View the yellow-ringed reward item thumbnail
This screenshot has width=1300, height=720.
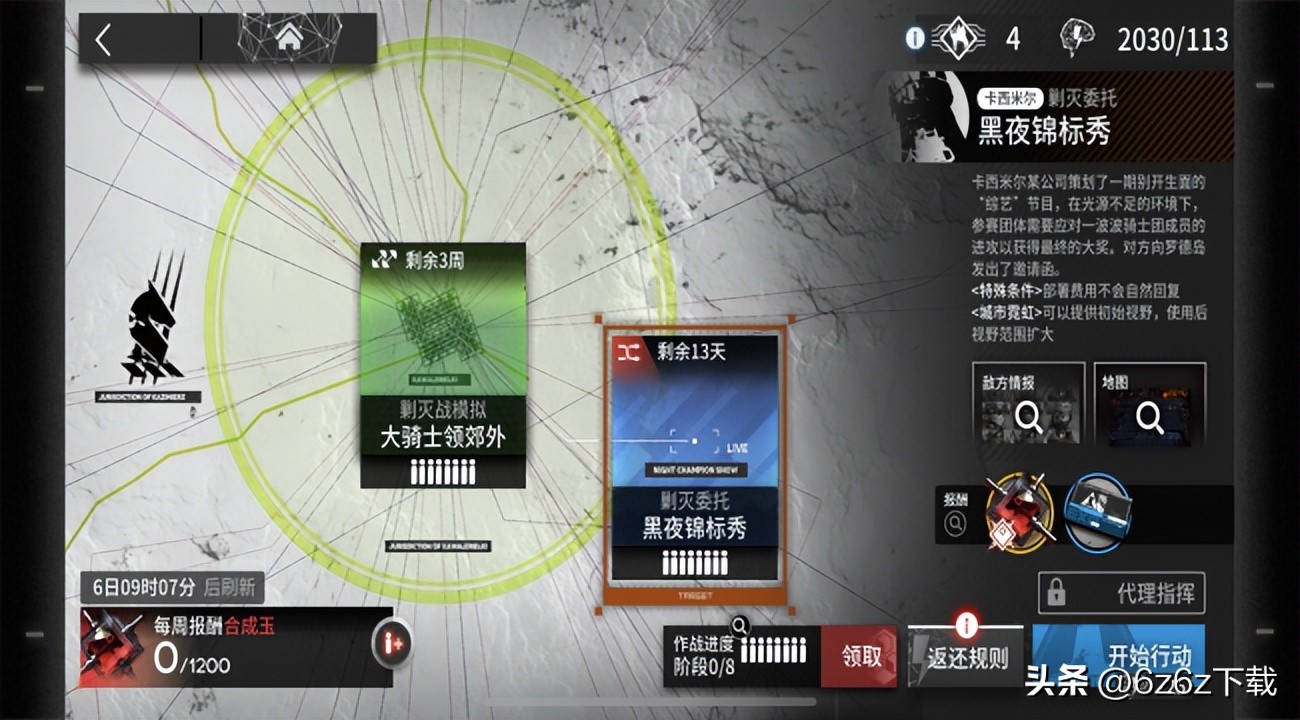[1017, 513]
